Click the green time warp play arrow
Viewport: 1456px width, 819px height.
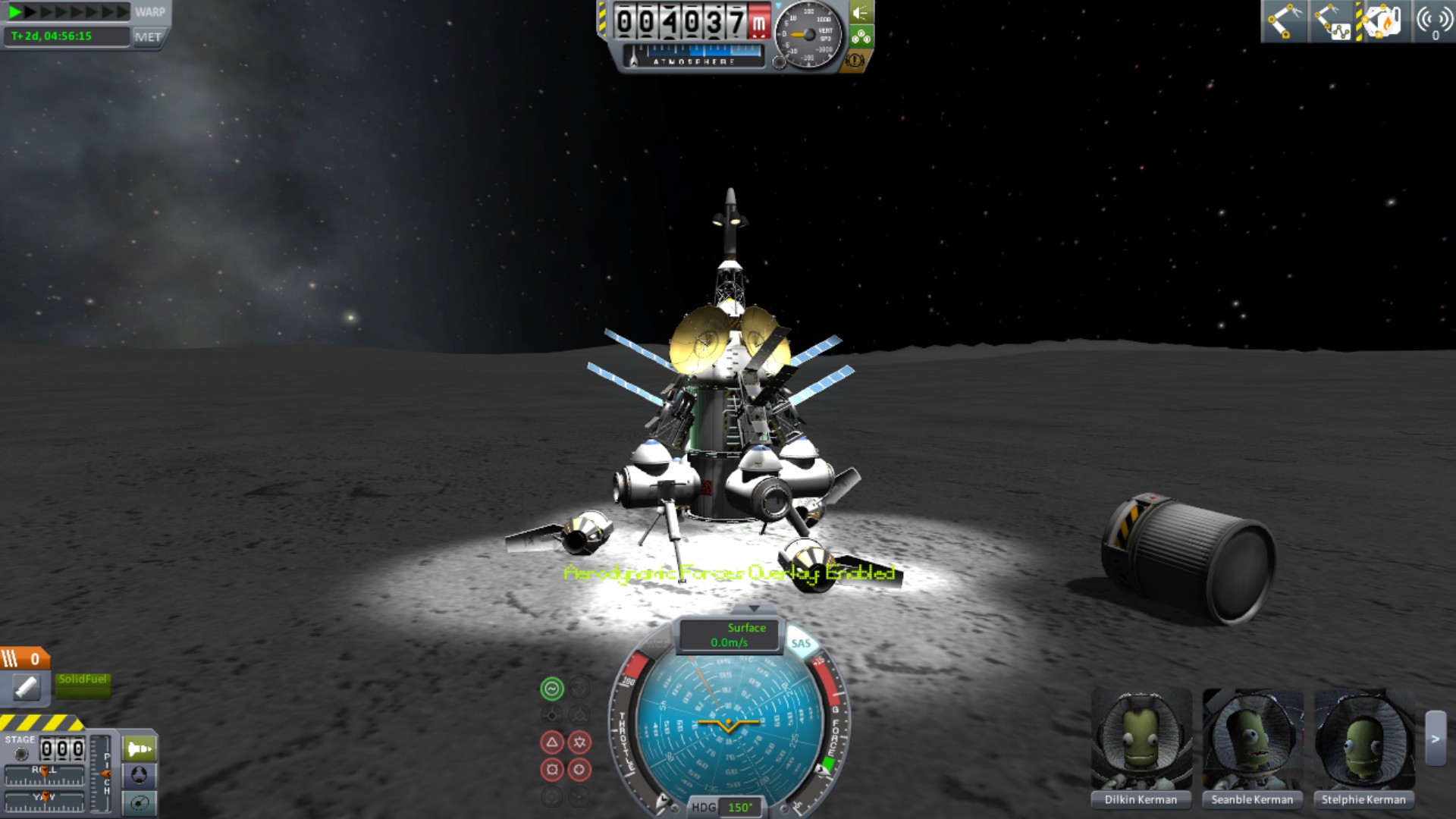[x=14, y=11]
